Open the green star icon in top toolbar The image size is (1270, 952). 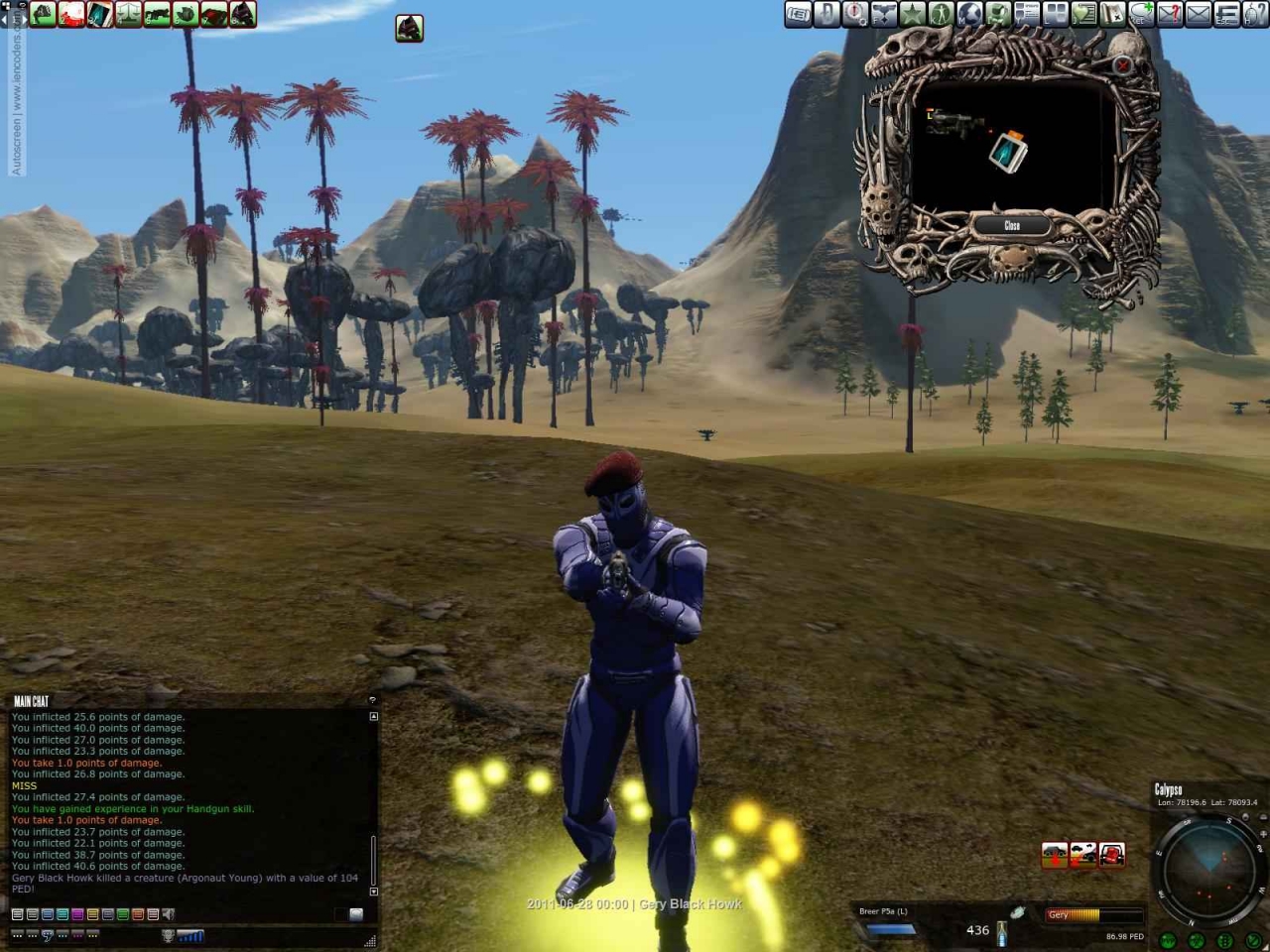click(x=912, y=14)
